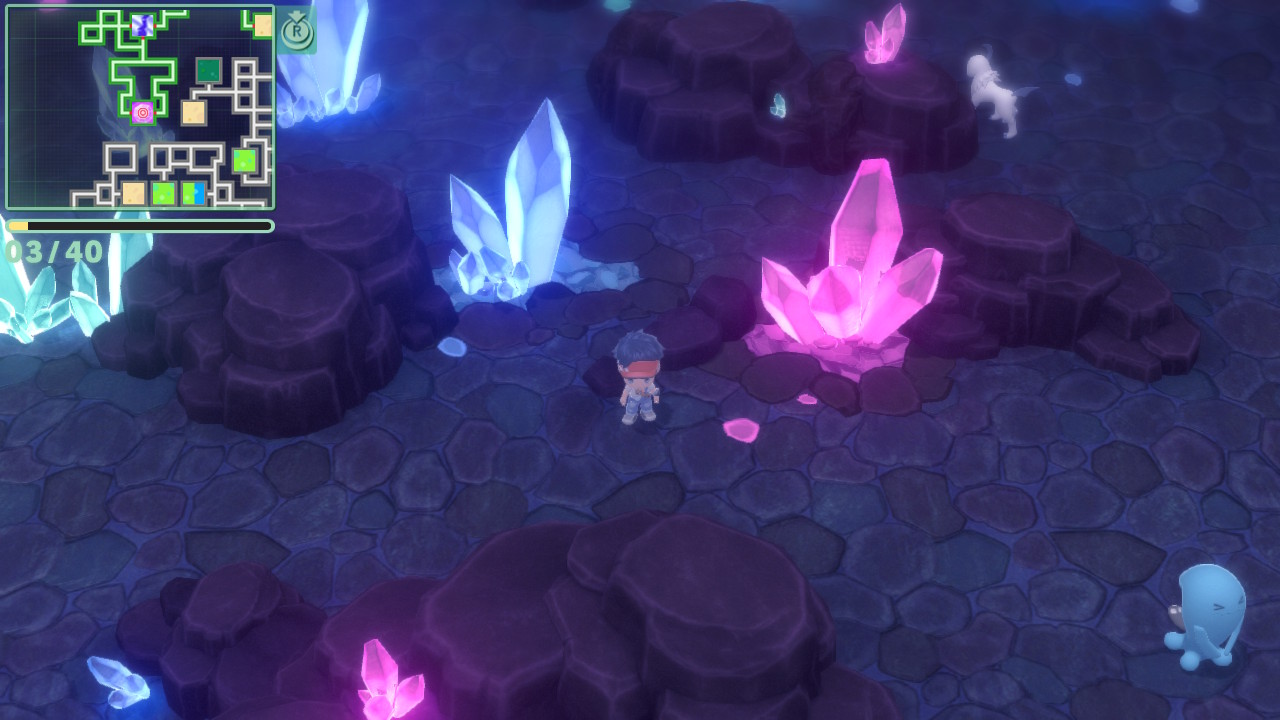The image size is (1280, 720).
Task: Select the half-green half-blue room marker
Action: [193, 193]
